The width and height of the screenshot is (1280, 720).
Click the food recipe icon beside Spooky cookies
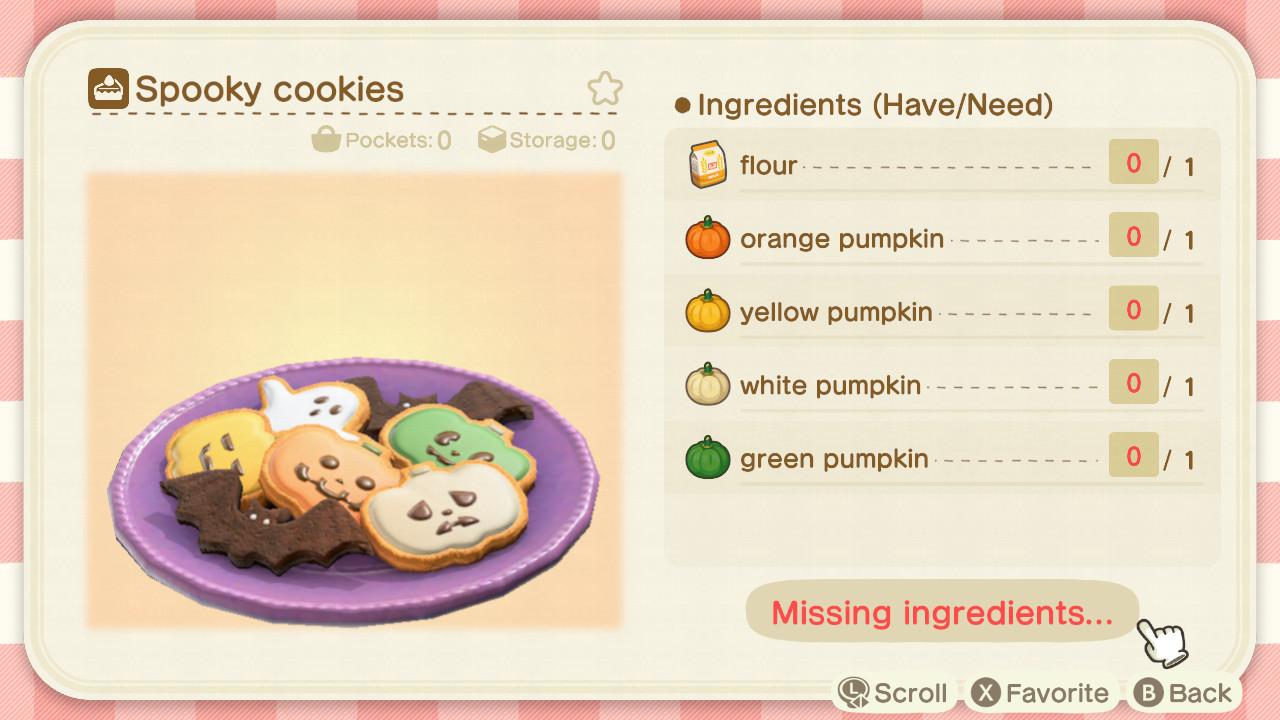pyautogui.click(x=108, y=89)
